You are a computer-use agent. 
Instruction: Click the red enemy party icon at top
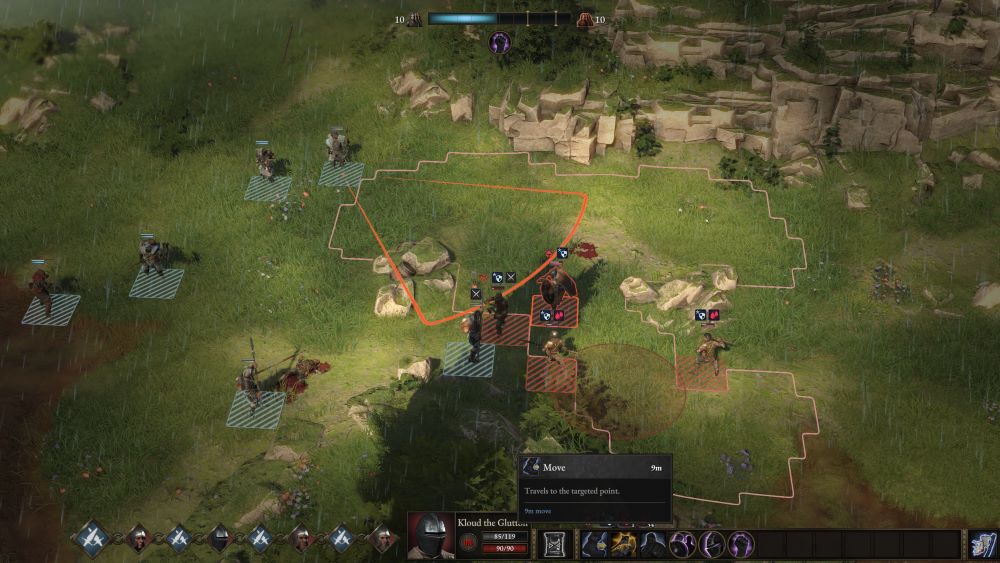584,19
